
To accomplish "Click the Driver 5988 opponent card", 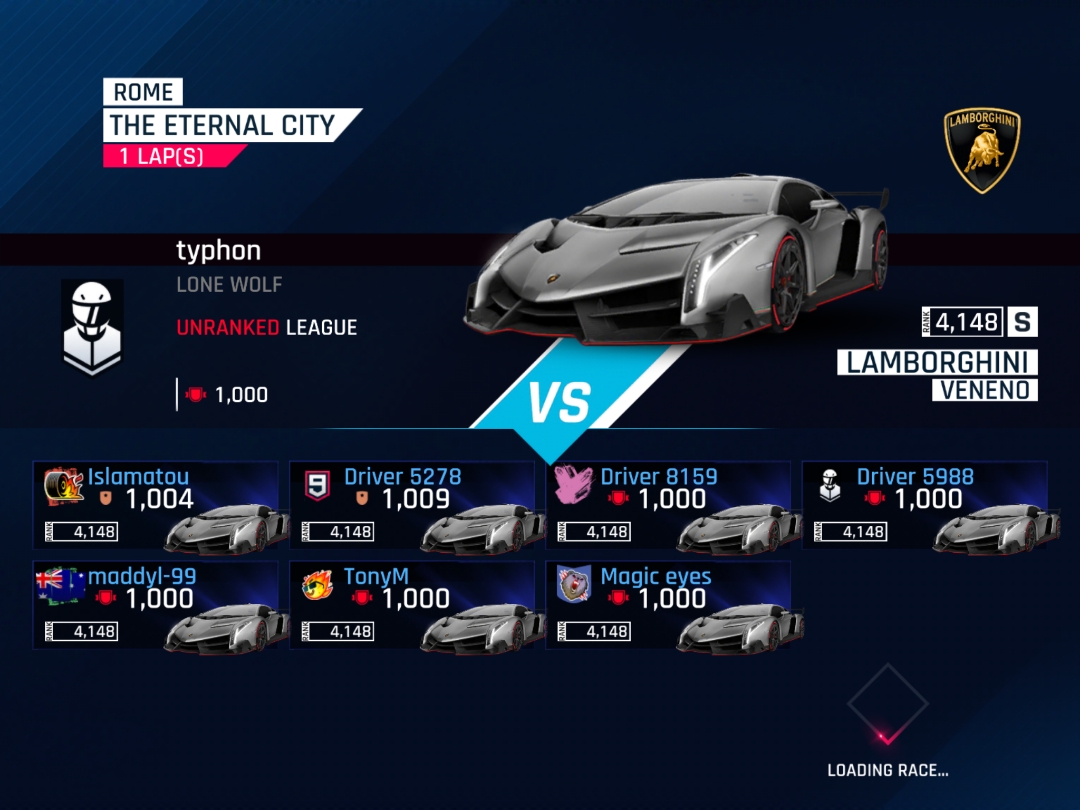I will pyautogui.click(x=924, y=505).
